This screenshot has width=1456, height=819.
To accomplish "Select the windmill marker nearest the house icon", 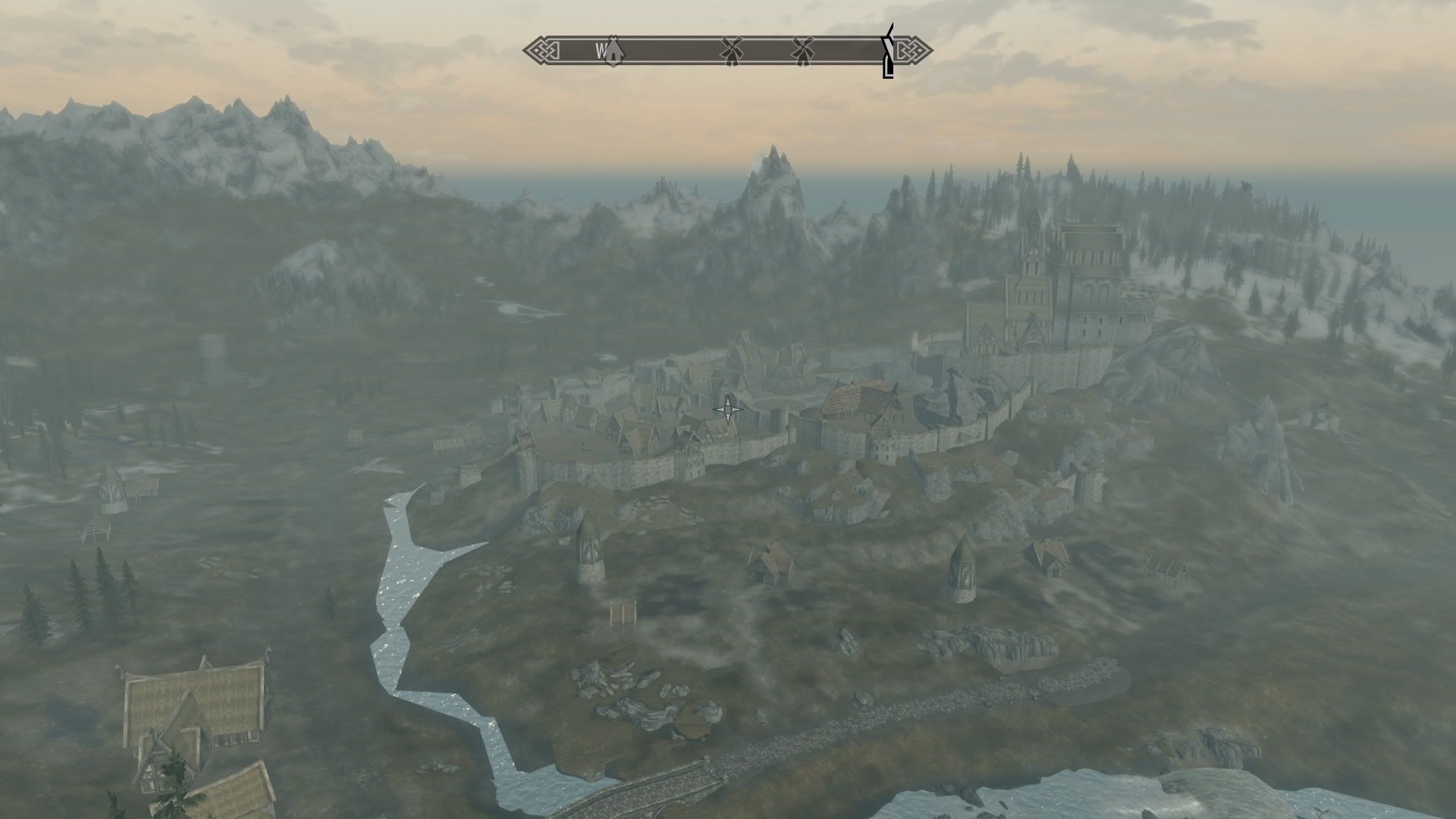I will point(730,51).
